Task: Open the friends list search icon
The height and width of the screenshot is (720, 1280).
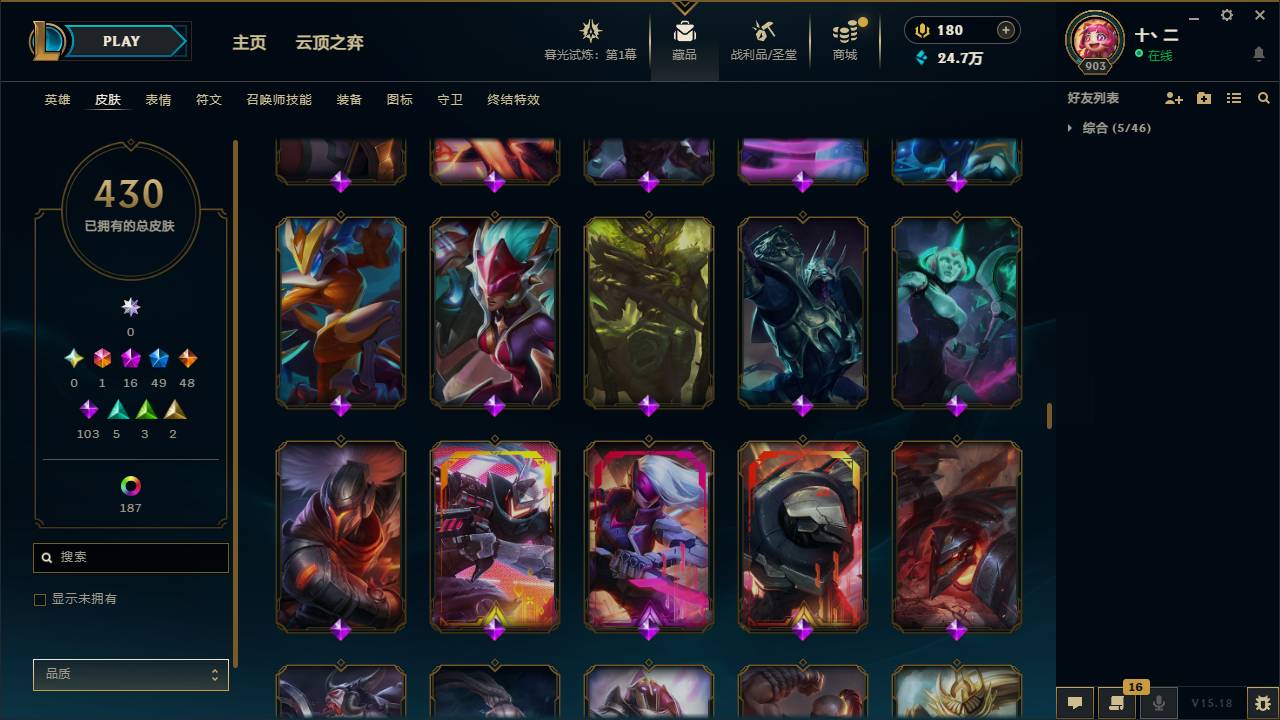Action: pyautogui.click(x=1263, y=98)
